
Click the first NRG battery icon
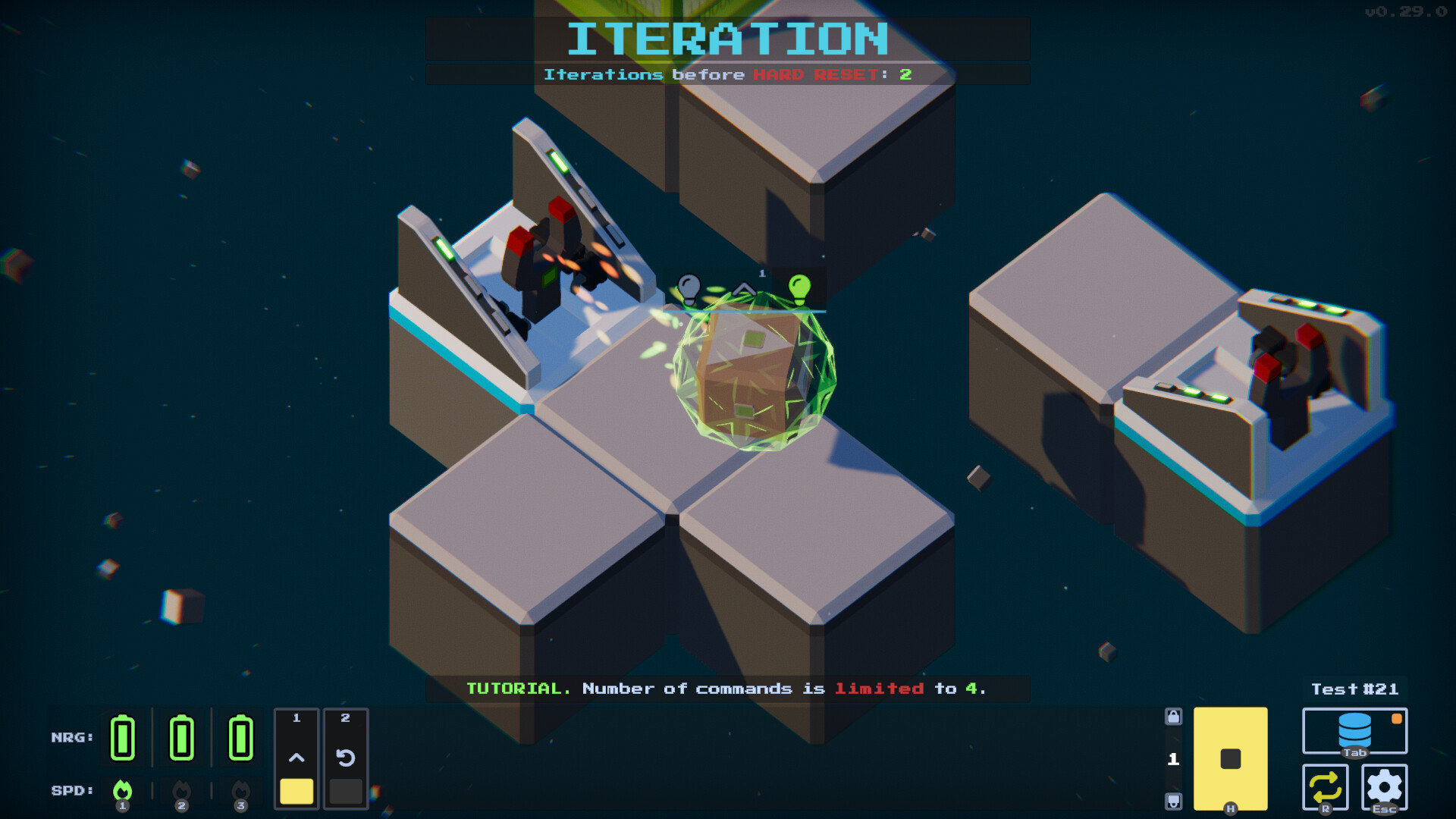click(123, 736)
